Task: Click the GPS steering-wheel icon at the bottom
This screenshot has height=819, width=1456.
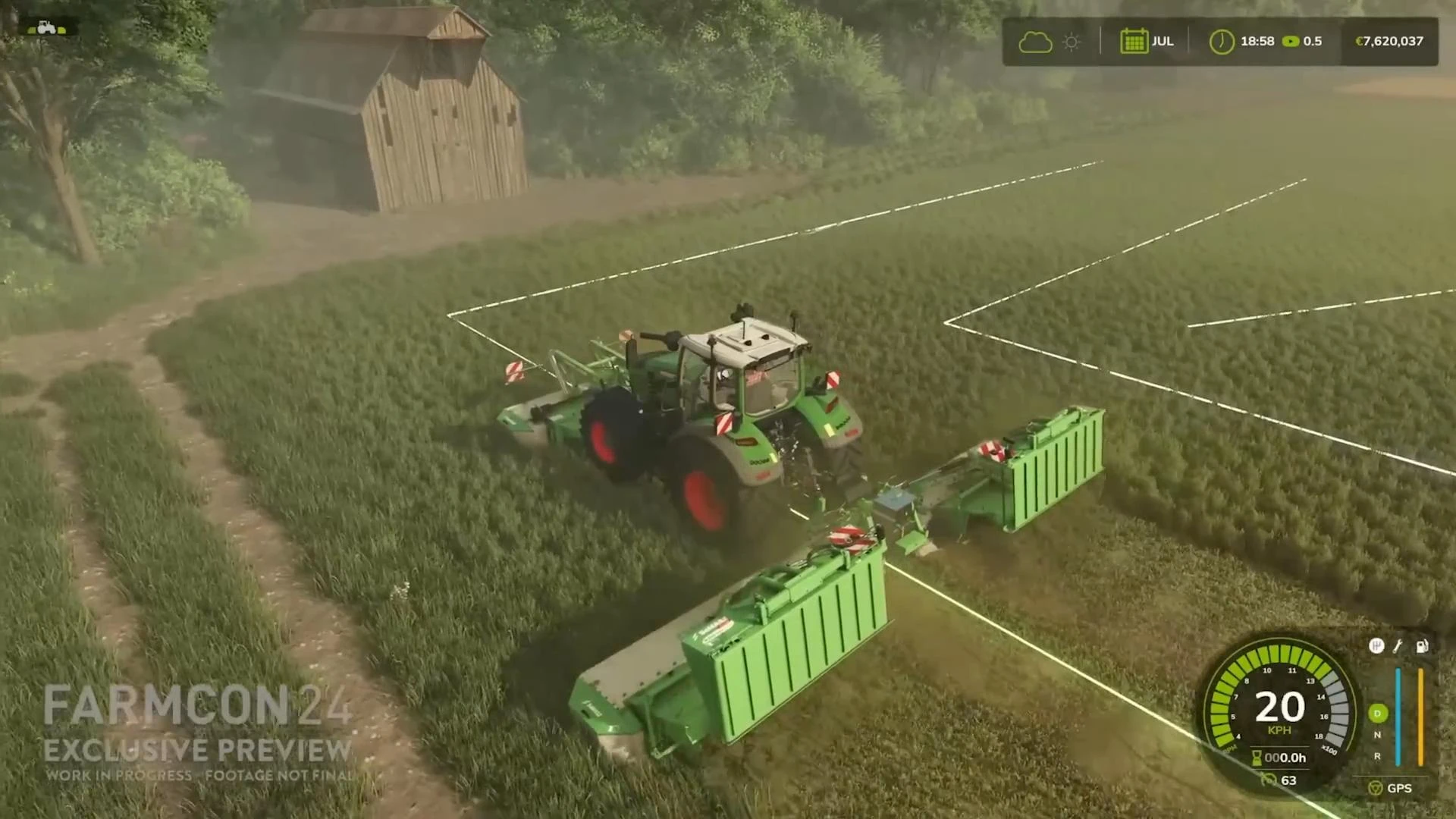Action: 1375,789
